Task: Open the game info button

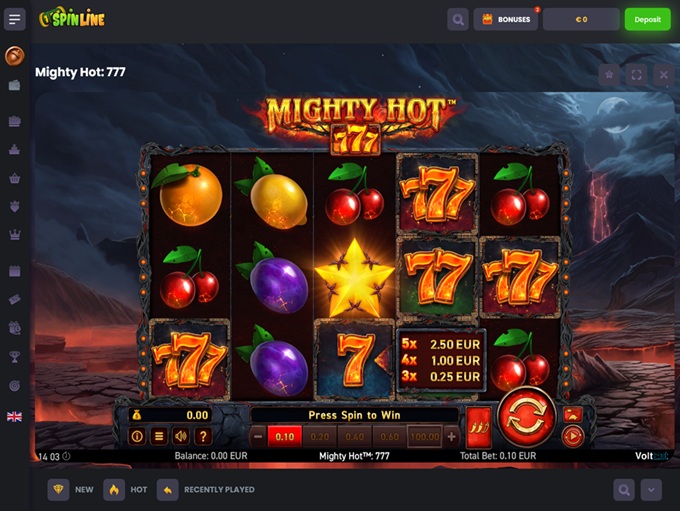Action: 138,436
